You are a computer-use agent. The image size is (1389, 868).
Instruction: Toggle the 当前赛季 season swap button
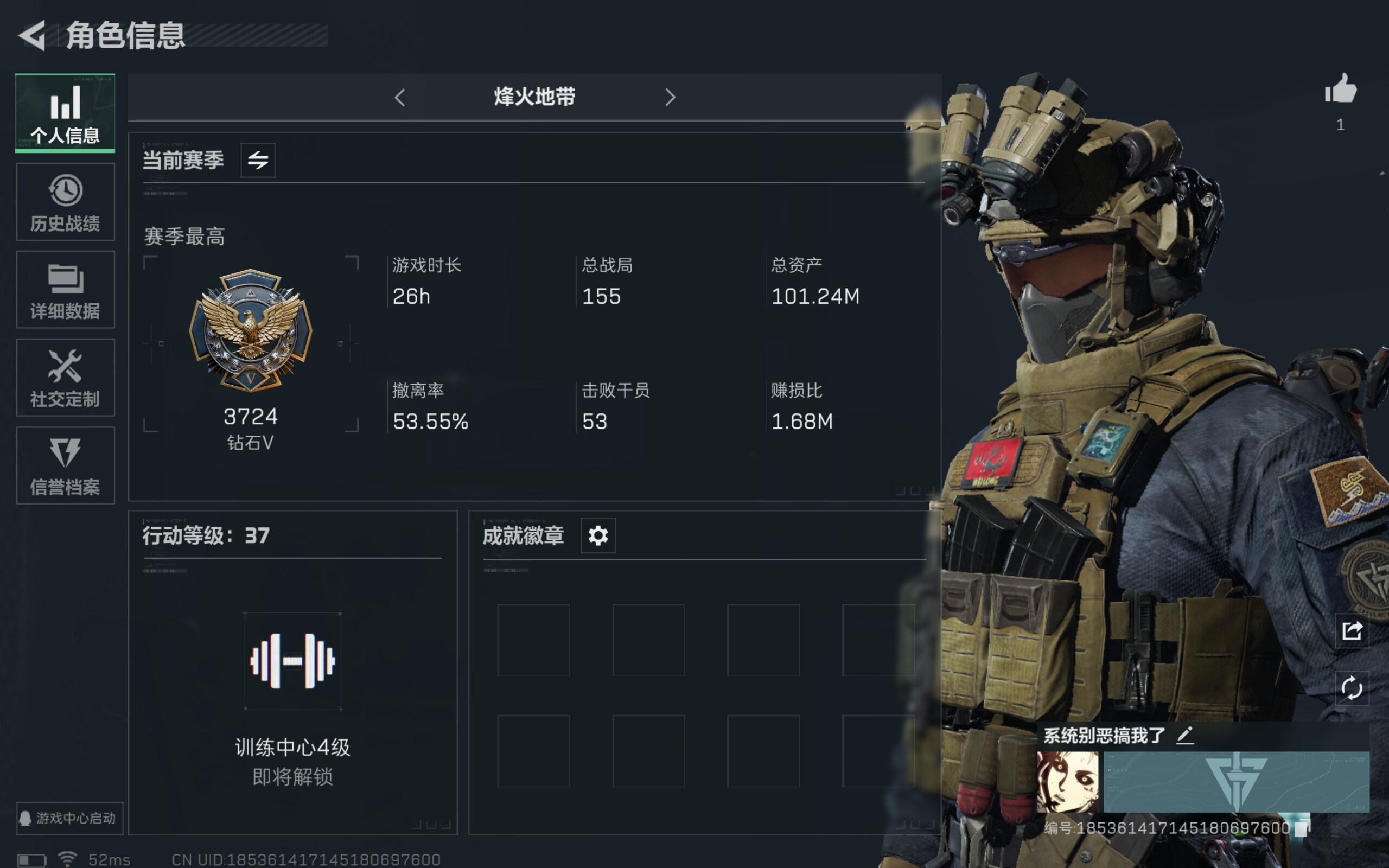[258, 160]
